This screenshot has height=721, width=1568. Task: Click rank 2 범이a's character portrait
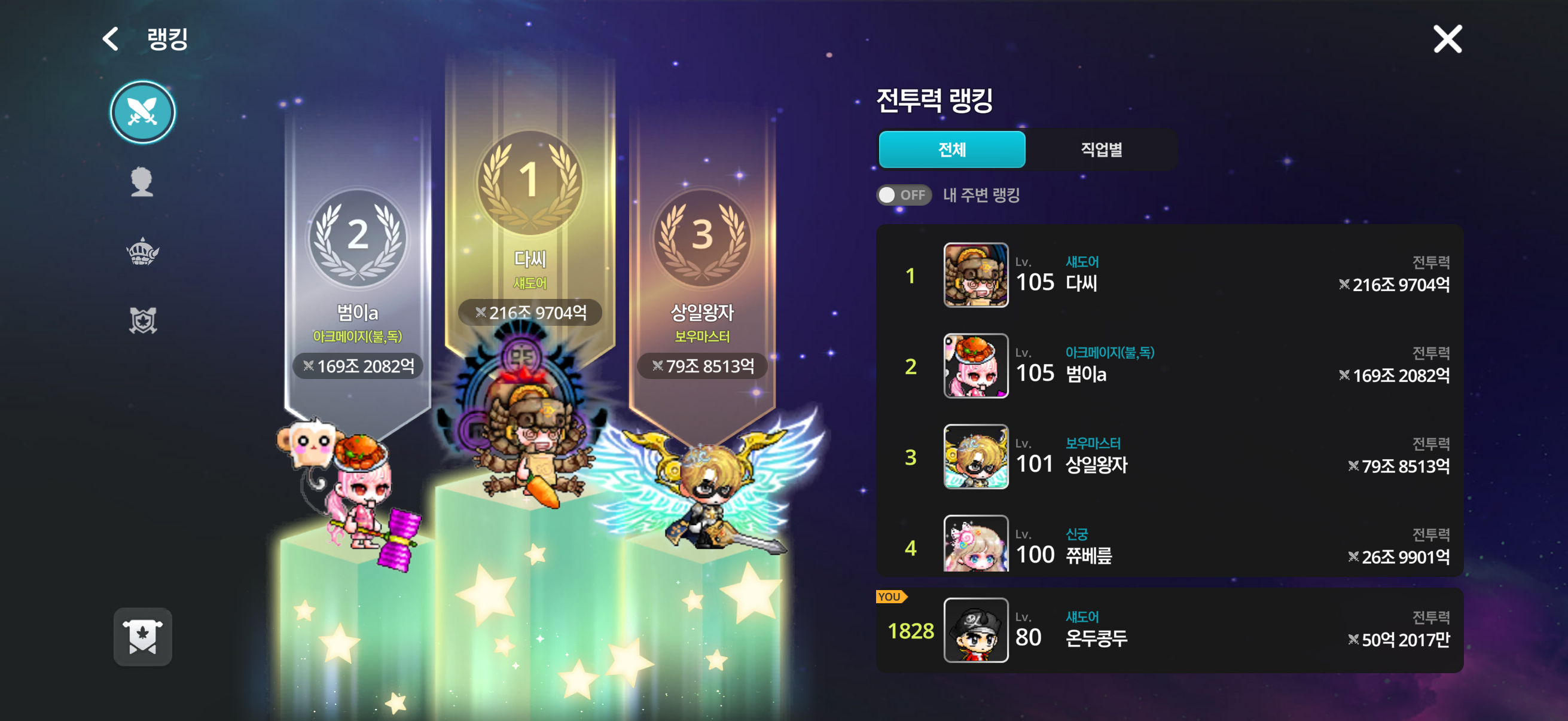pos(975,366)
